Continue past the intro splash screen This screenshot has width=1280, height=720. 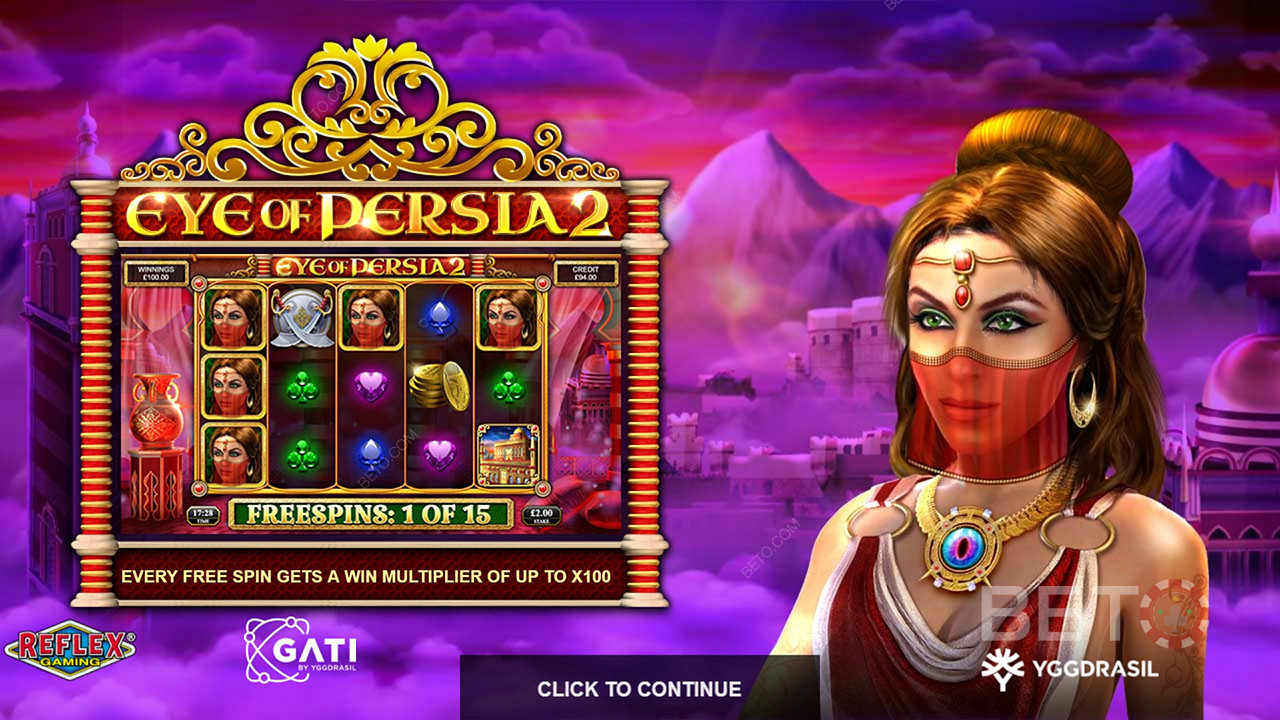(x=639, y=688)
